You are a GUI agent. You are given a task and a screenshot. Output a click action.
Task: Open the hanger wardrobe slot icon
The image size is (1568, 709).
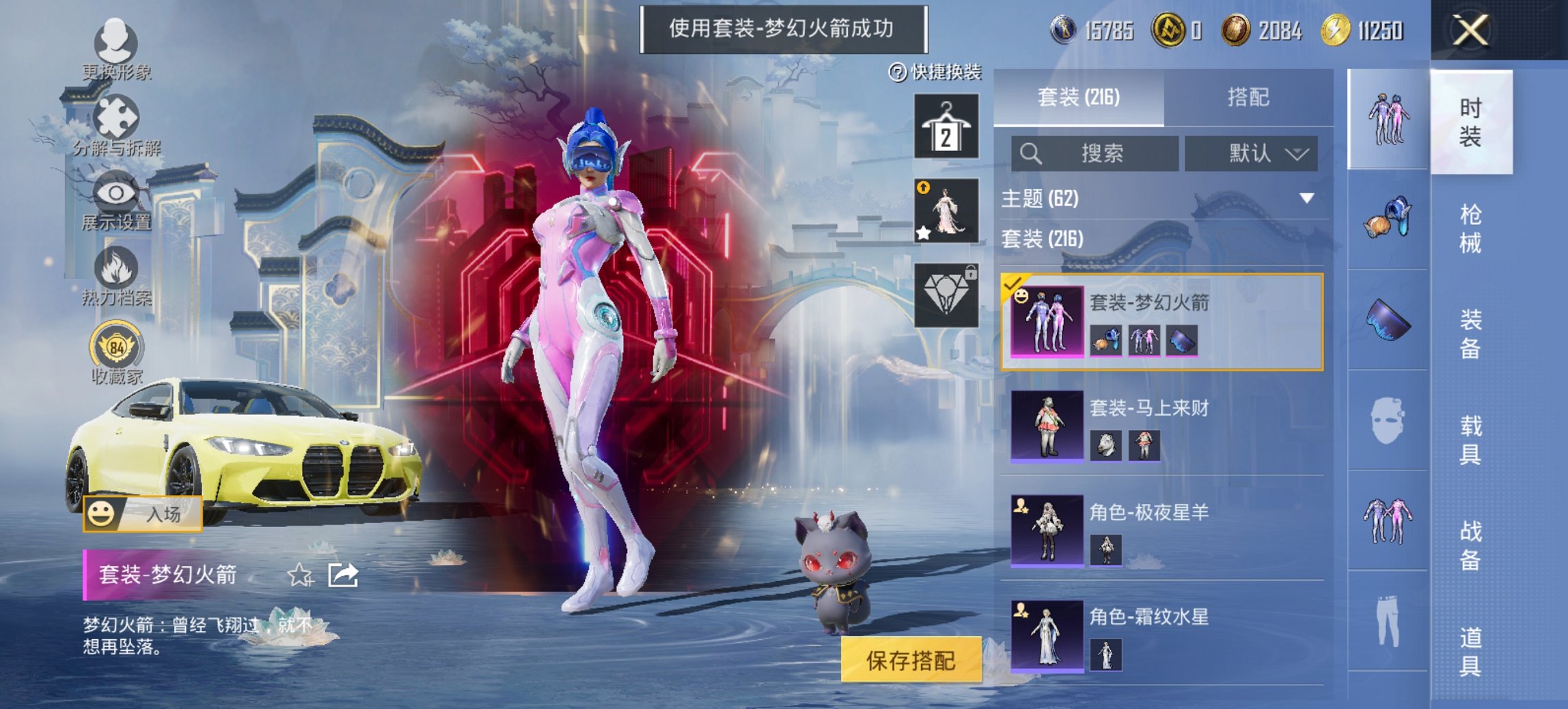(948, 127)
